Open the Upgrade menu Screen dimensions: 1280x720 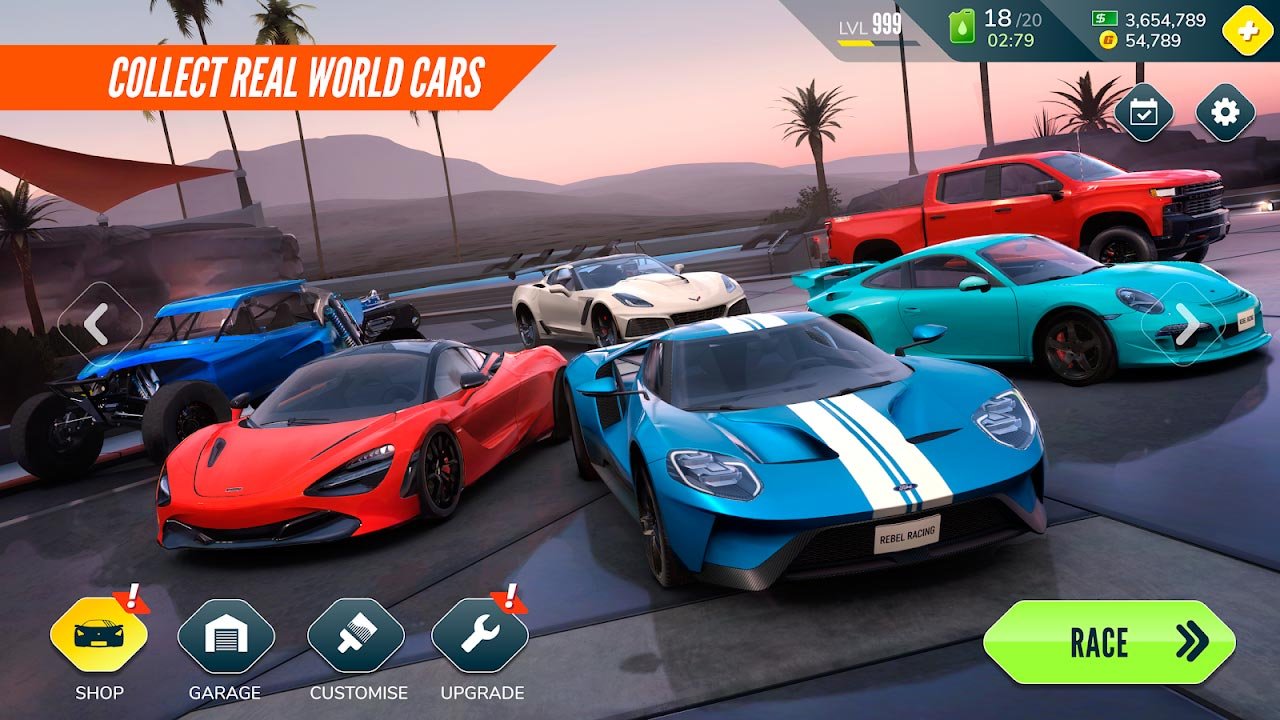pyautogui.click(x=480, y=637)
